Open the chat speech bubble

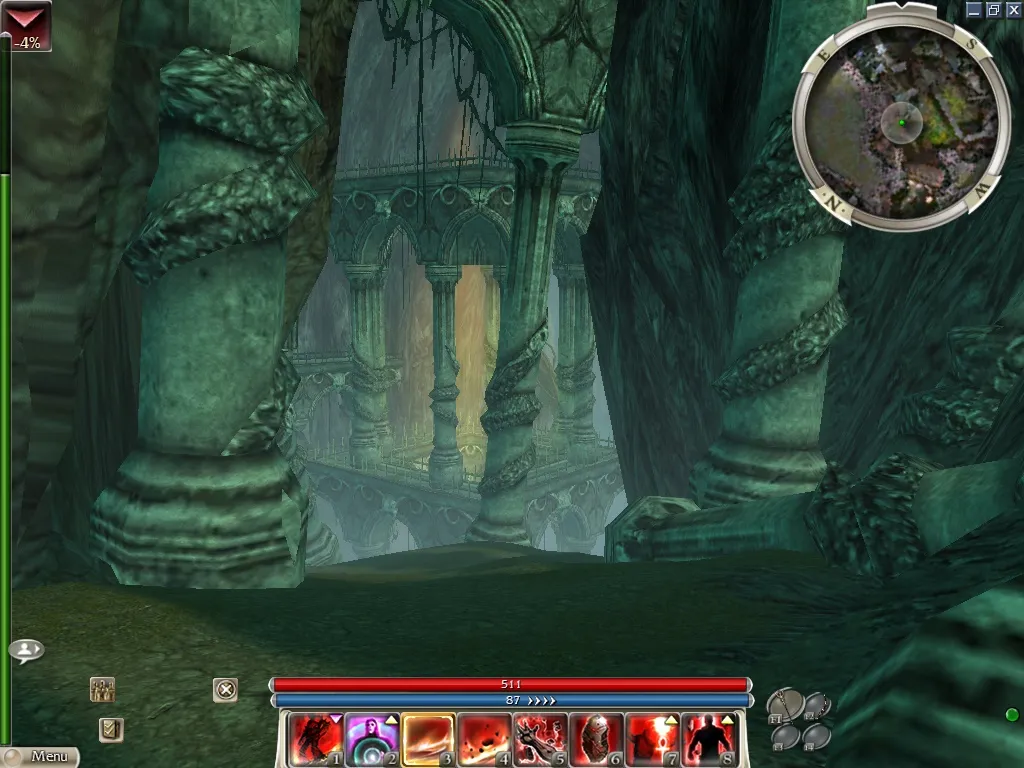(x=26, y=650)
